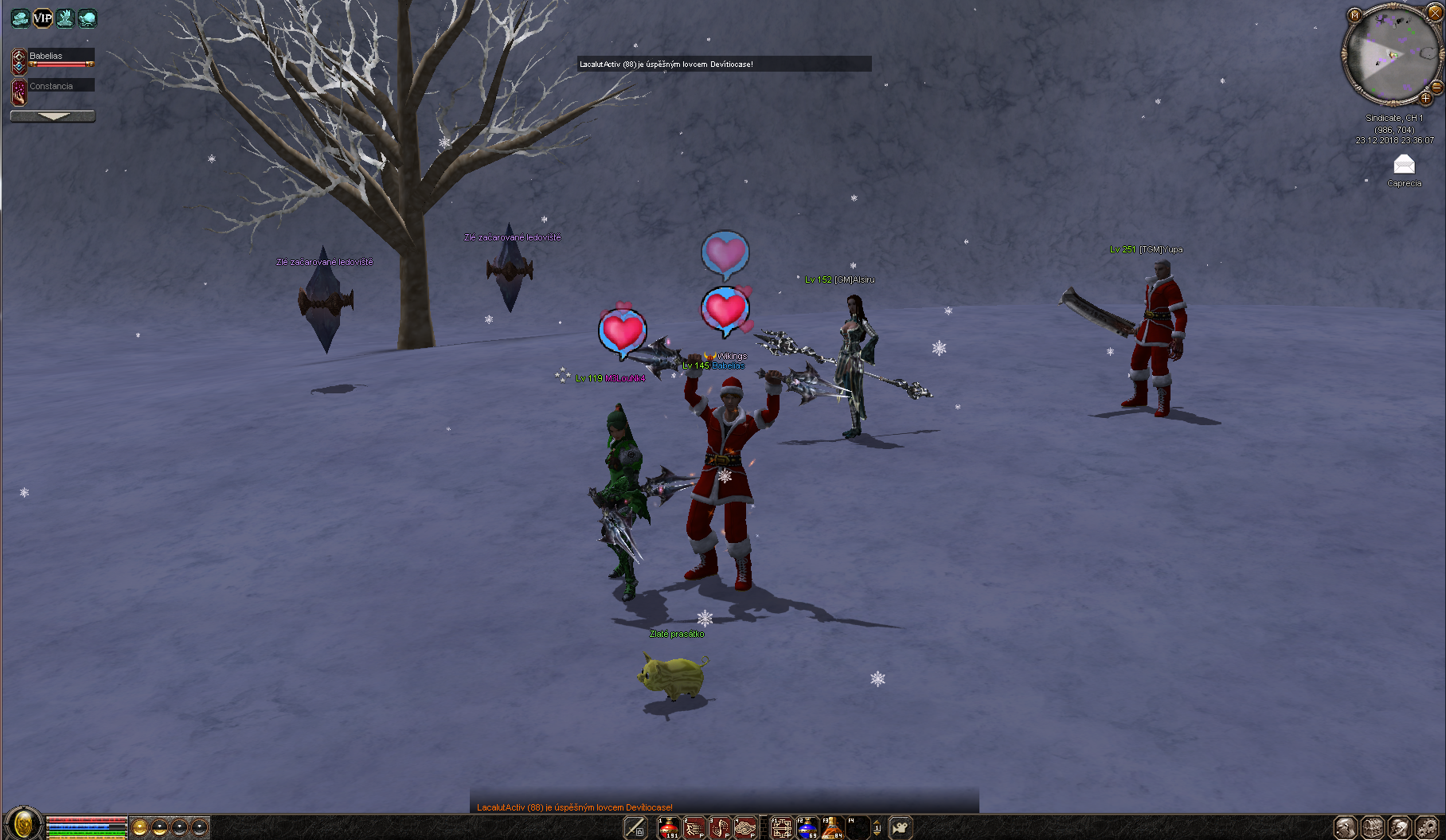Activate the sword pattern skill in slot F1
Viewport: 1446px width, 840px height.
pyautogui.click(x=781, y=828)
